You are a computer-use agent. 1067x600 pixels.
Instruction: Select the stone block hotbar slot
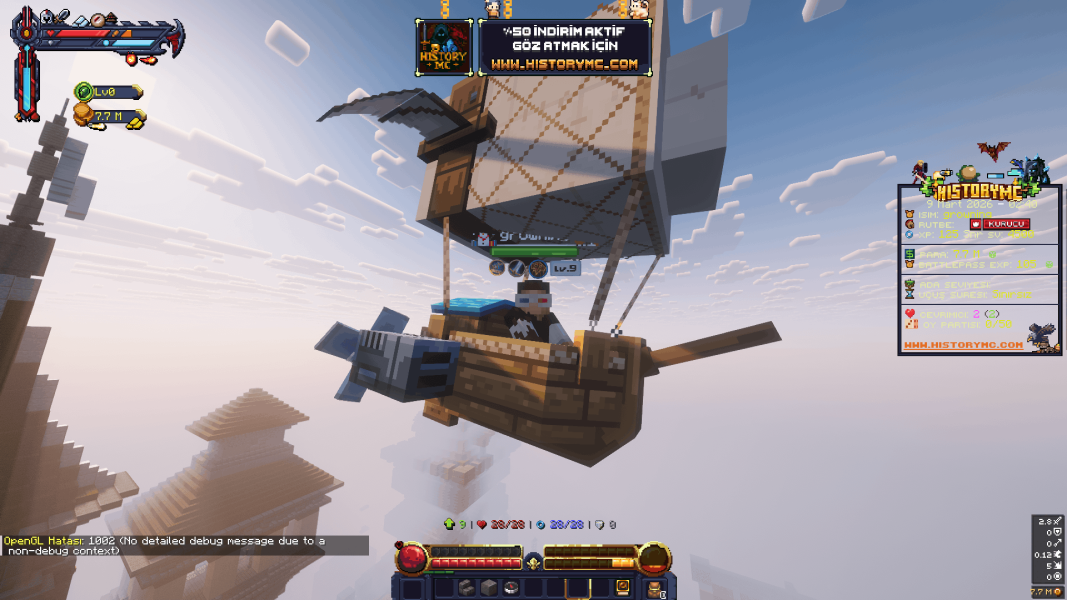point(489,588)
